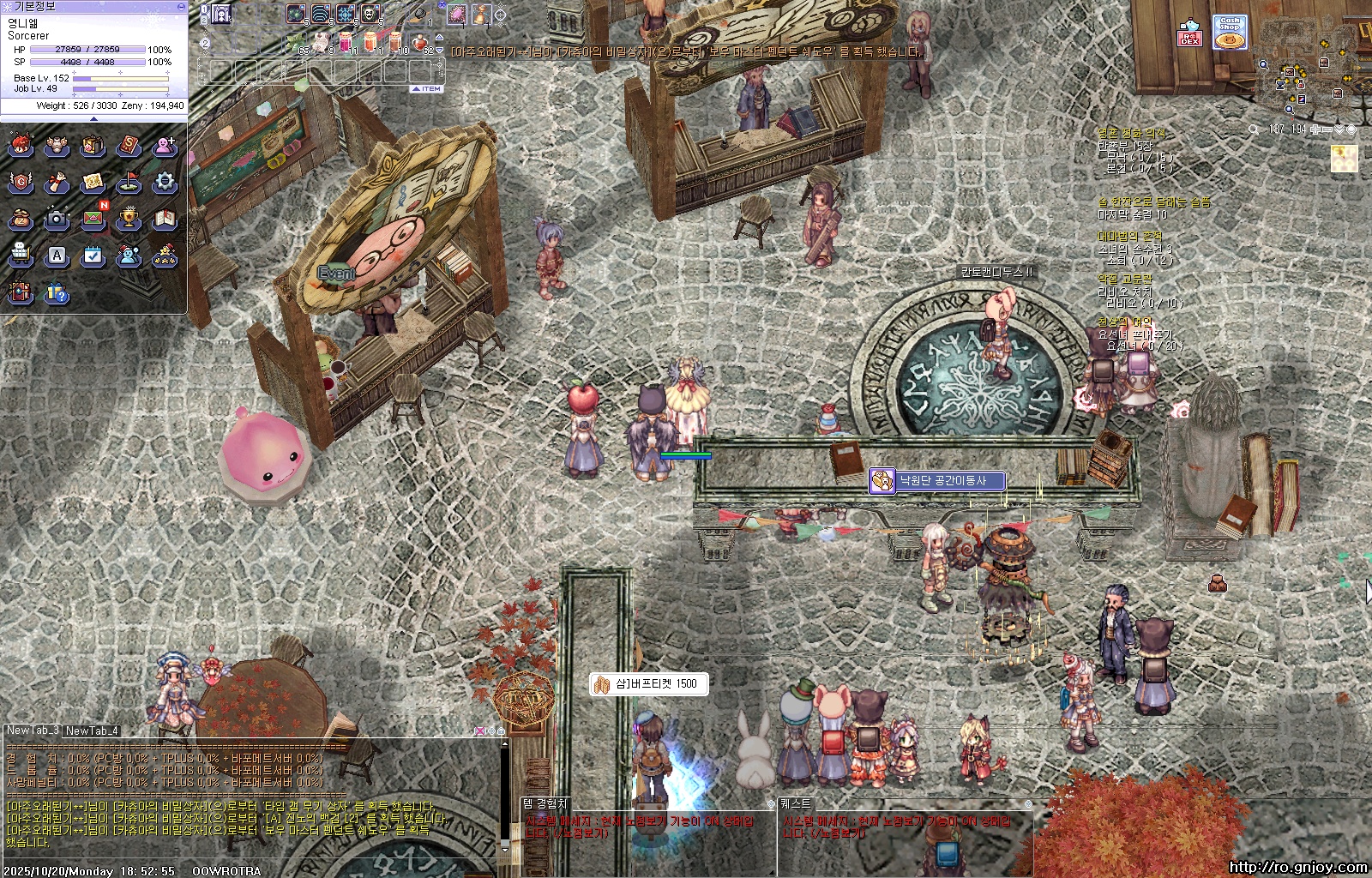Collapse the basic info panel arrow

[93, 118]
